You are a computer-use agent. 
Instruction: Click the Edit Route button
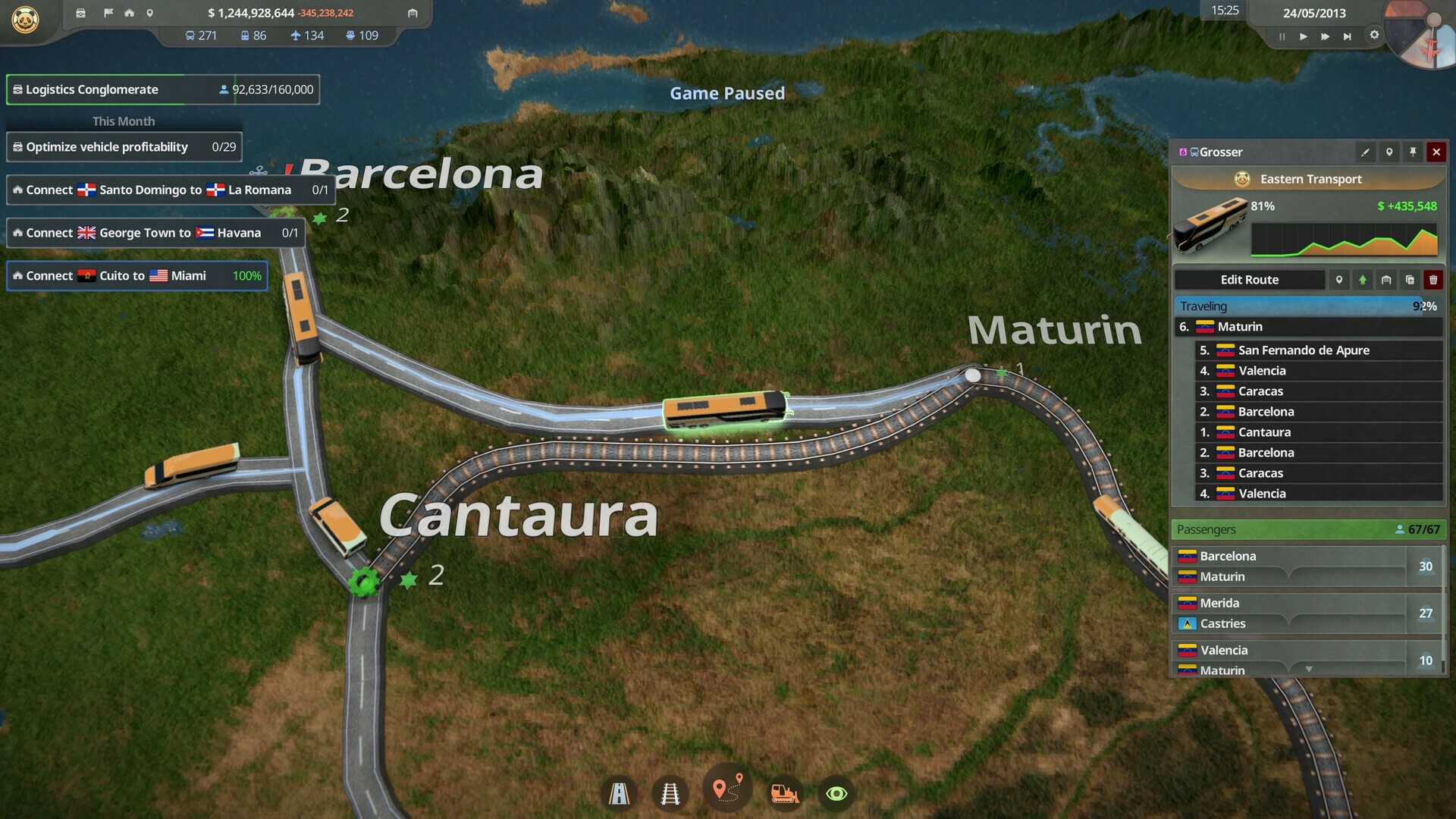click(1248, 280)
